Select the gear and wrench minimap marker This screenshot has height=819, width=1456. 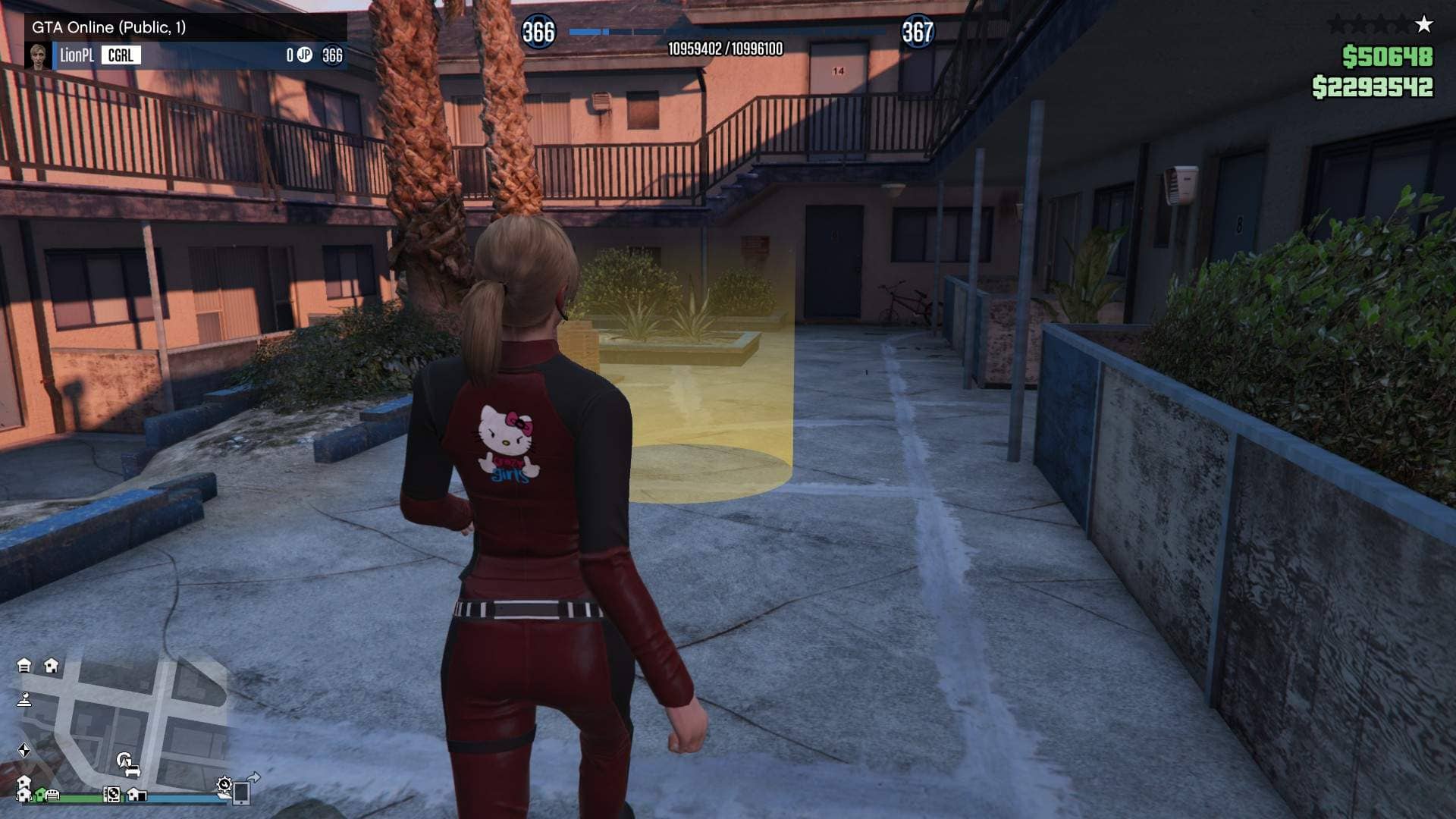[224, 784]
